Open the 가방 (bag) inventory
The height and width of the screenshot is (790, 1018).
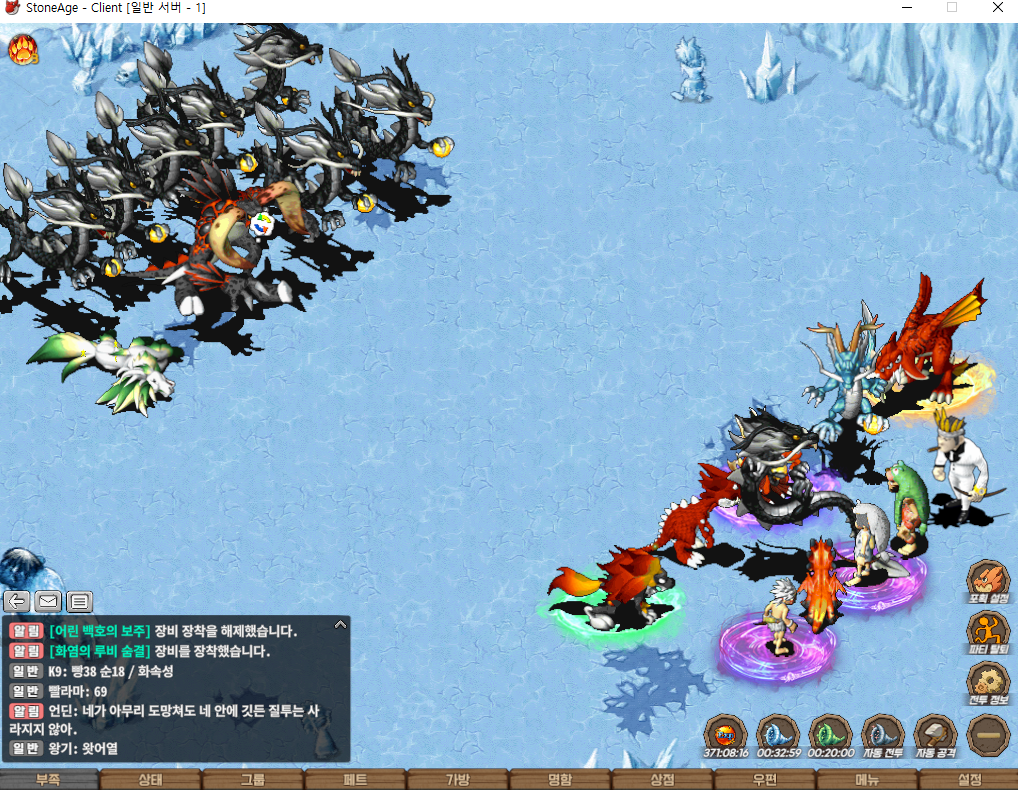point(457,779)
